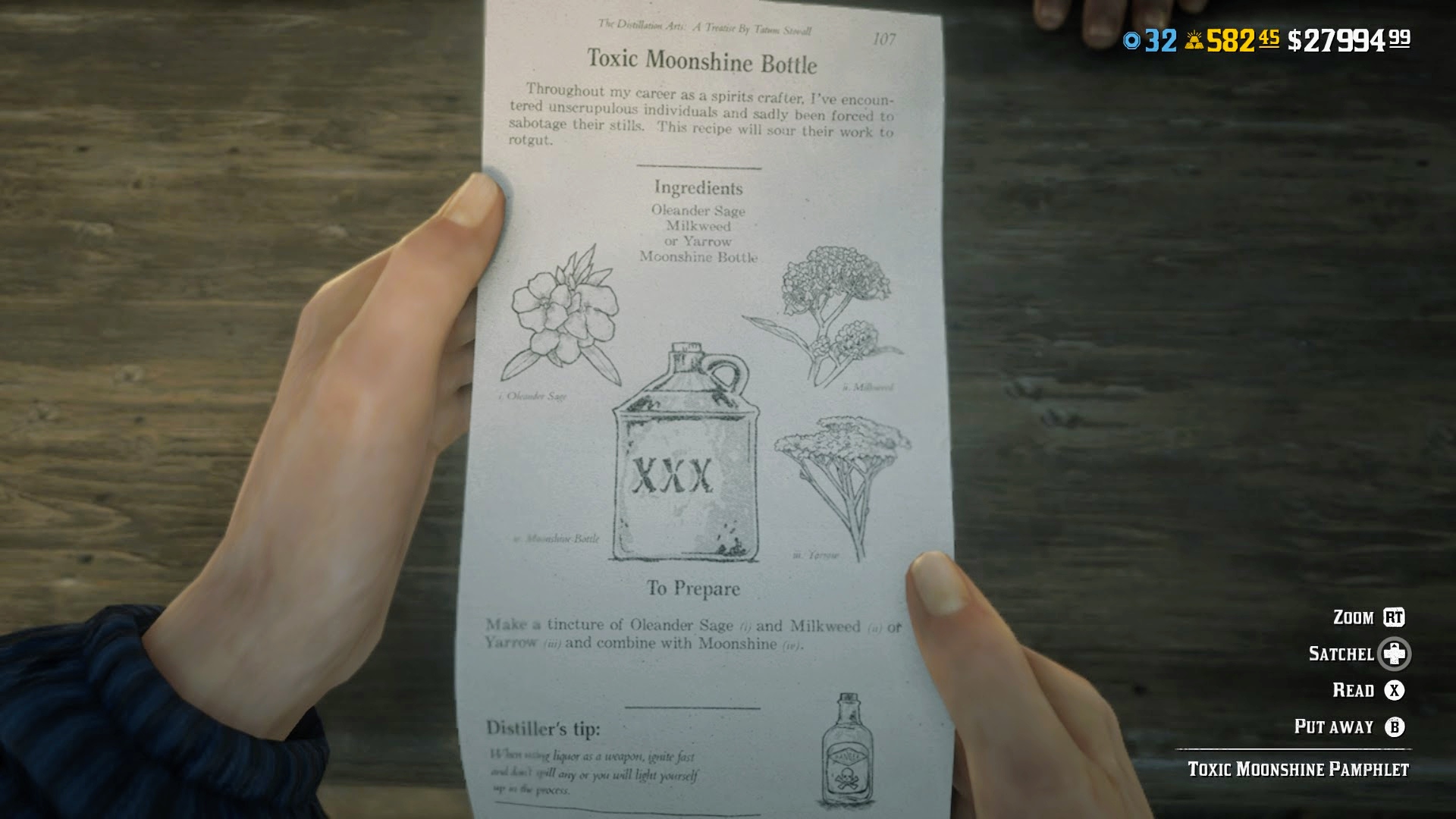Viewport: 1456px width, 819px height.
Task: Expand the Ingredients section heading
Action: 699,187
